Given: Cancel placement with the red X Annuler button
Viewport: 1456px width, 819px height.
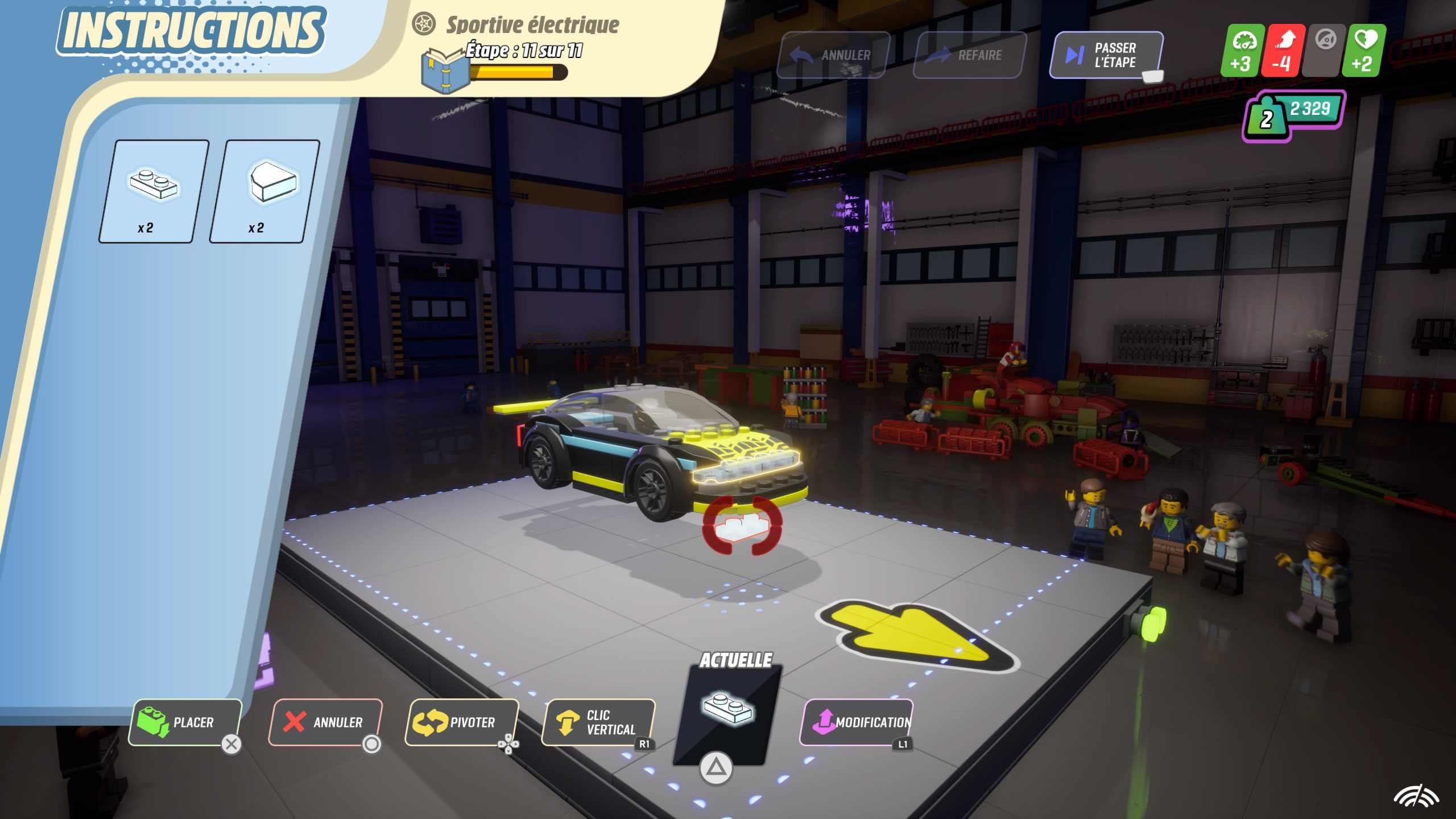Looking at the screenshot, I should [325, 722].
